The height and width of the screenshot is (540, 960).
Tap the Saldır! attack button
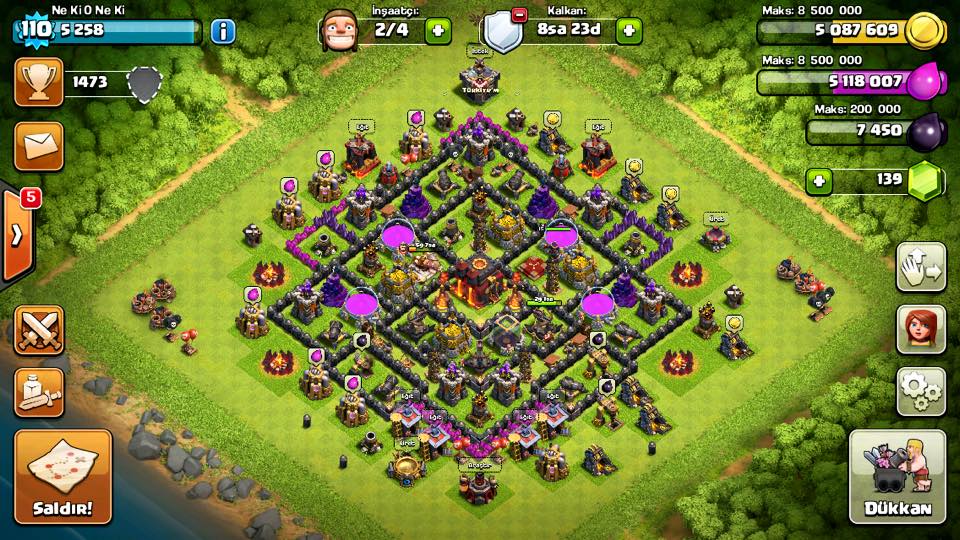click(62, 476)
